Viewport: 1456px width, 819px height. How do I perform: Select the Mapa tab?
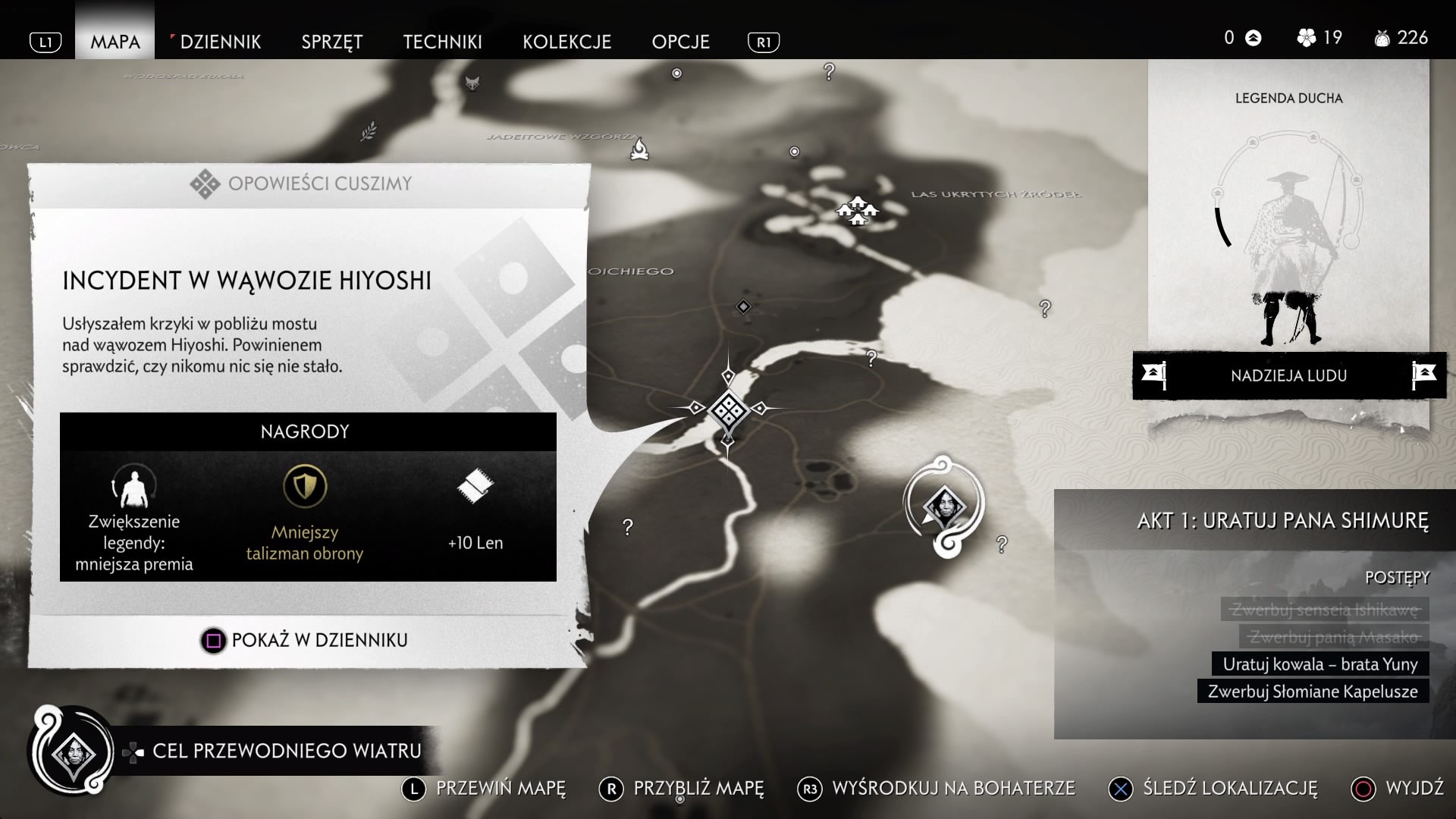(x=115, y=42)
